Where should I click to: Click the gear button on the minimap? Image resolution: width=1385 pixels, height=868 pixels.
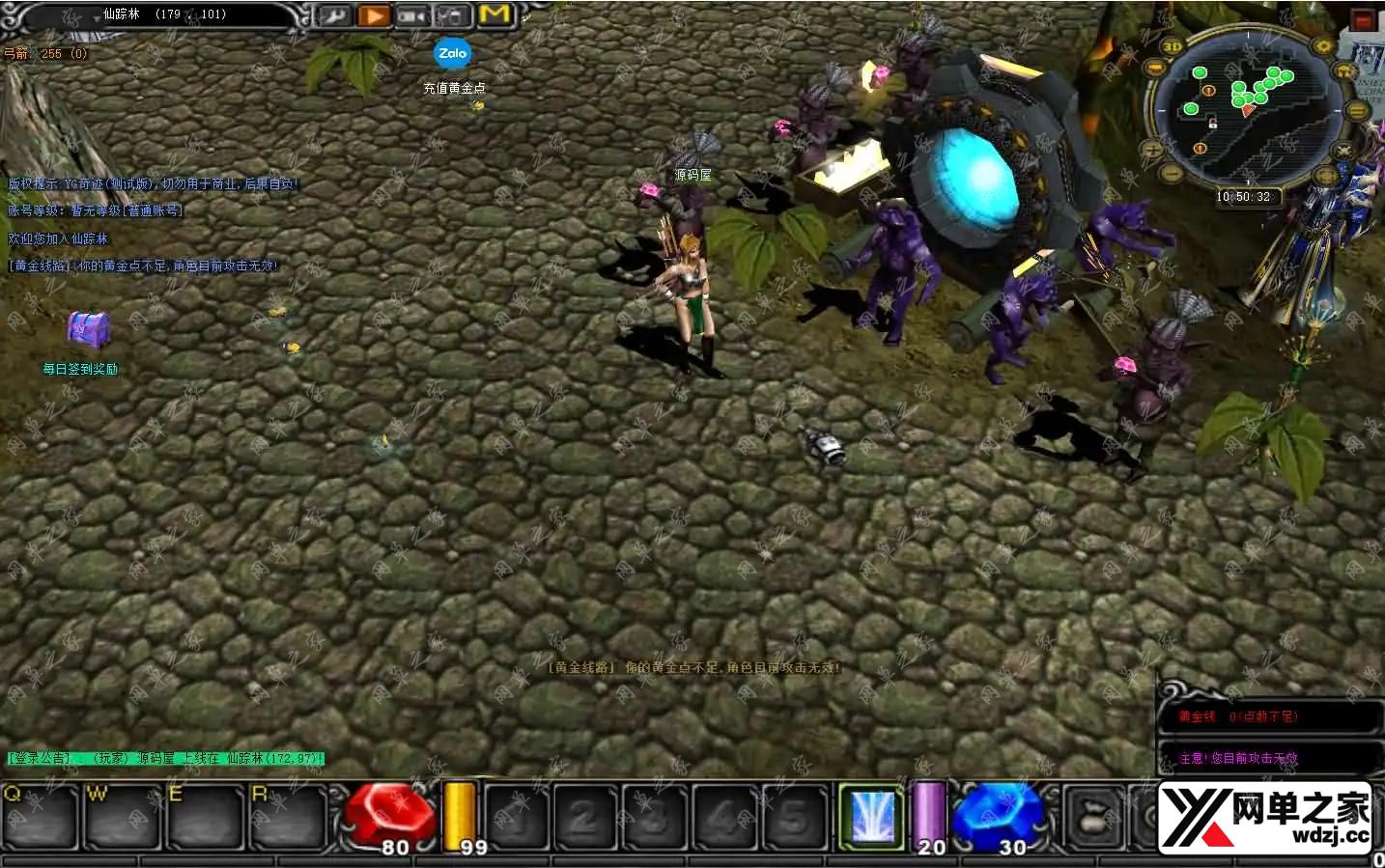click(1322, 46)
